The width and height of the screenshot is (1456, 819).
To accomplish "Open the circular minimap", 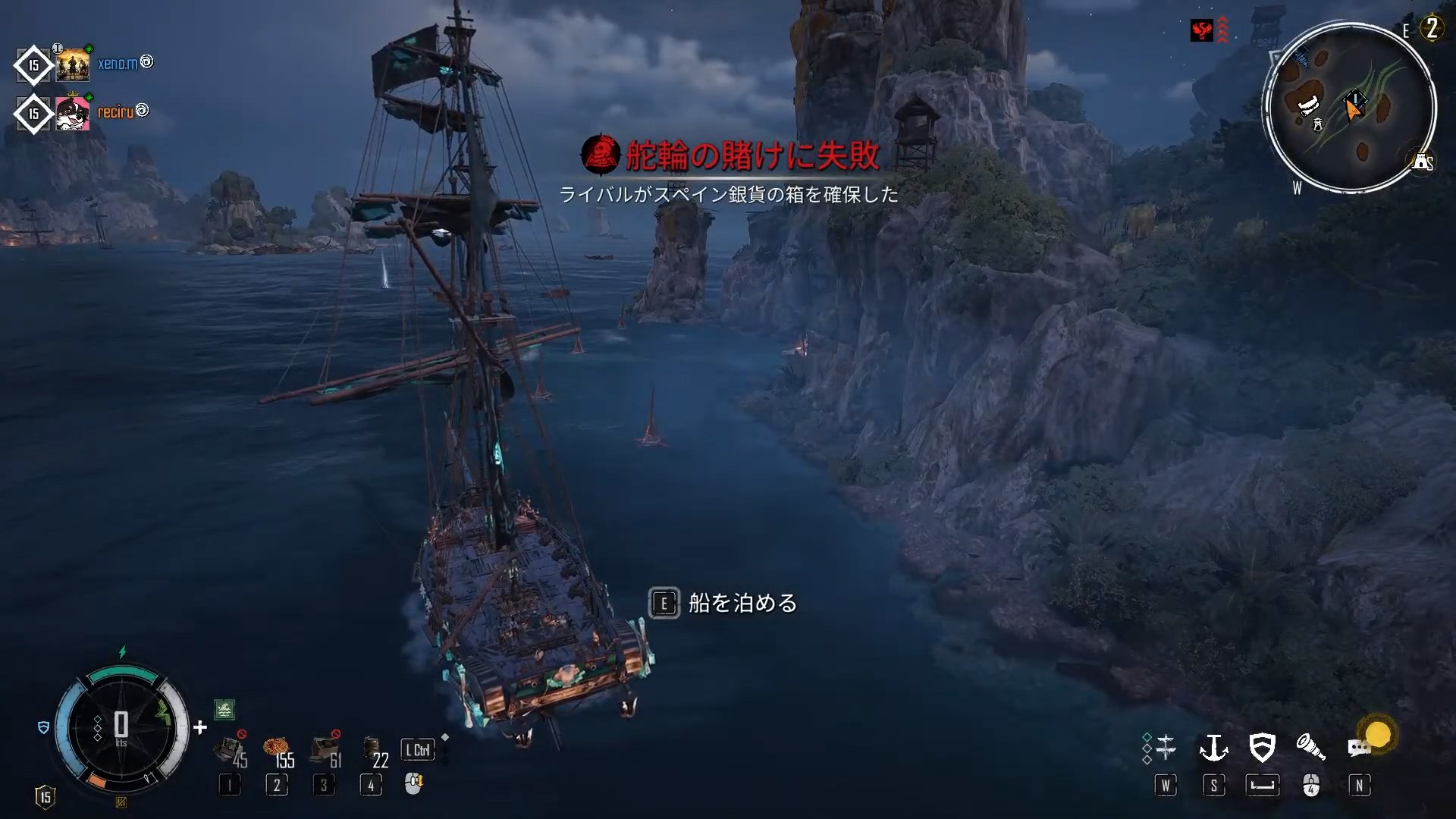I will [1348, 108].
